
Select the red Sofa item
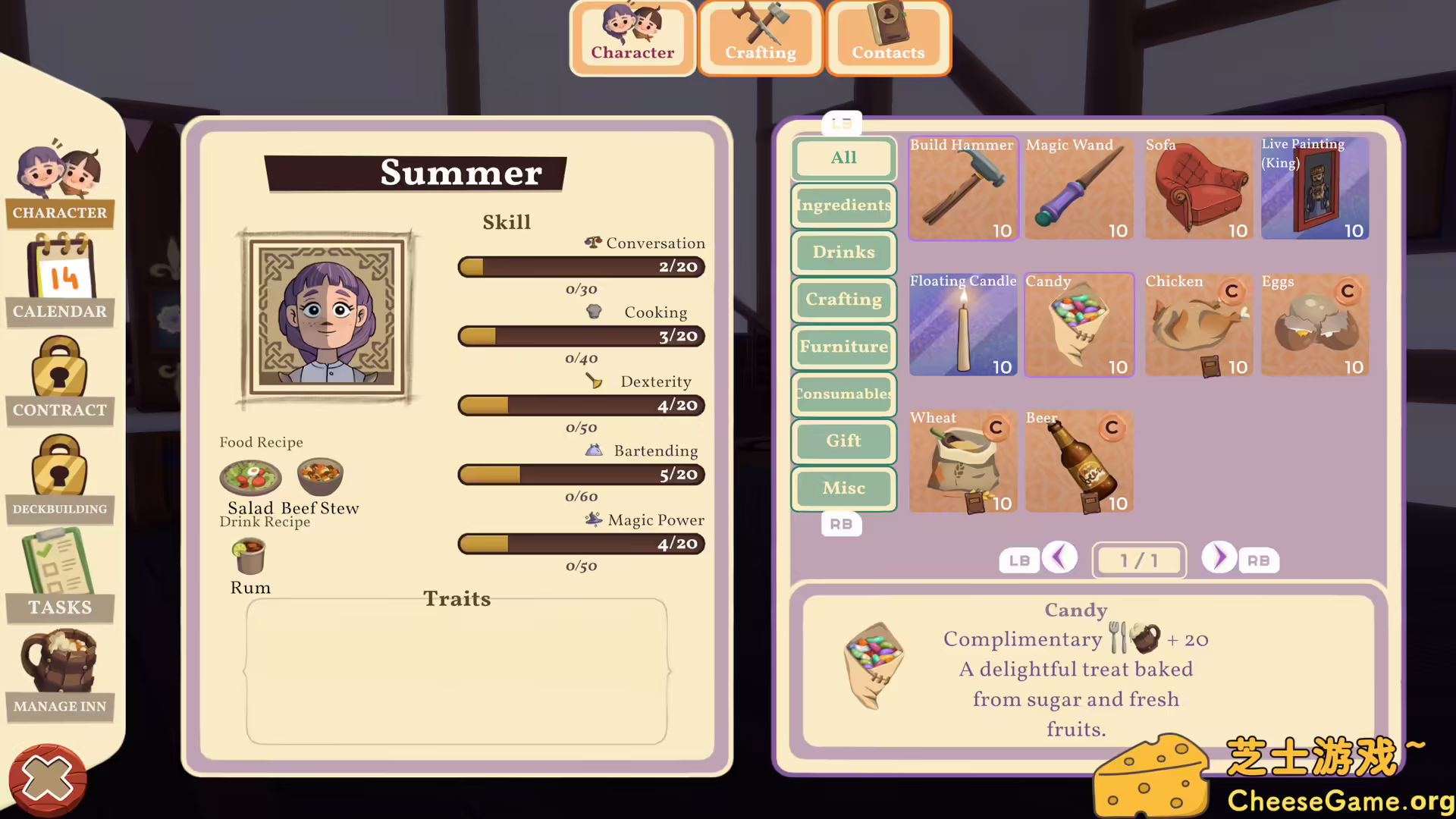coord(1199,189)
